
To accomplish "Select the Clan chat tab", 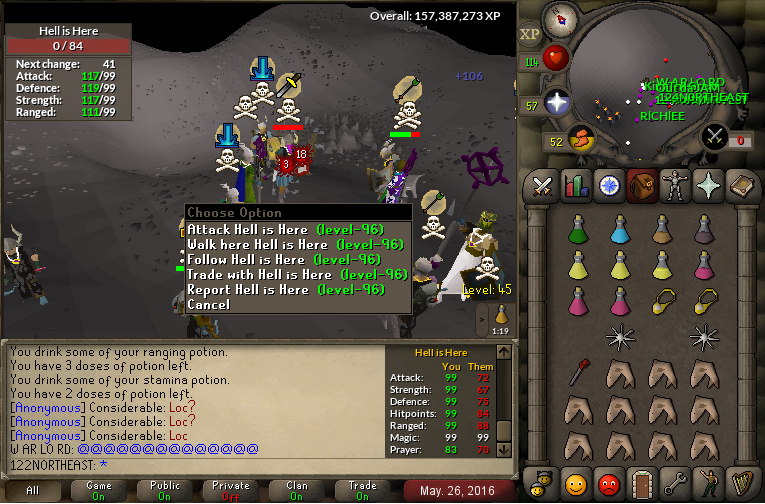I will pos(296,490).
